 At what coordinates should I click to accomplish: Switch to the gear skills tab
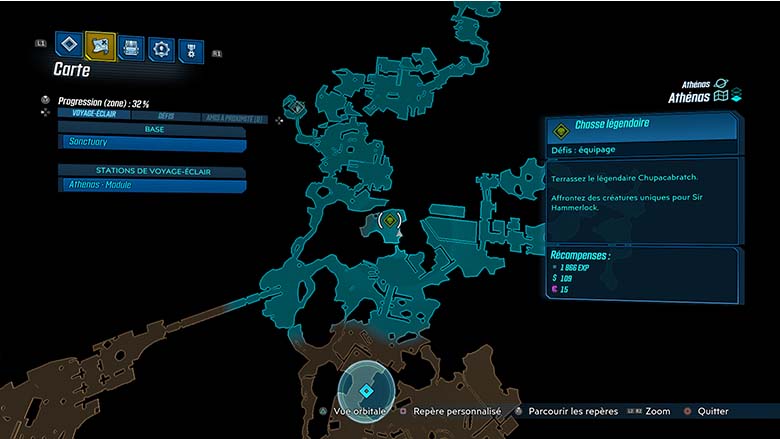(x=160, y=47)
